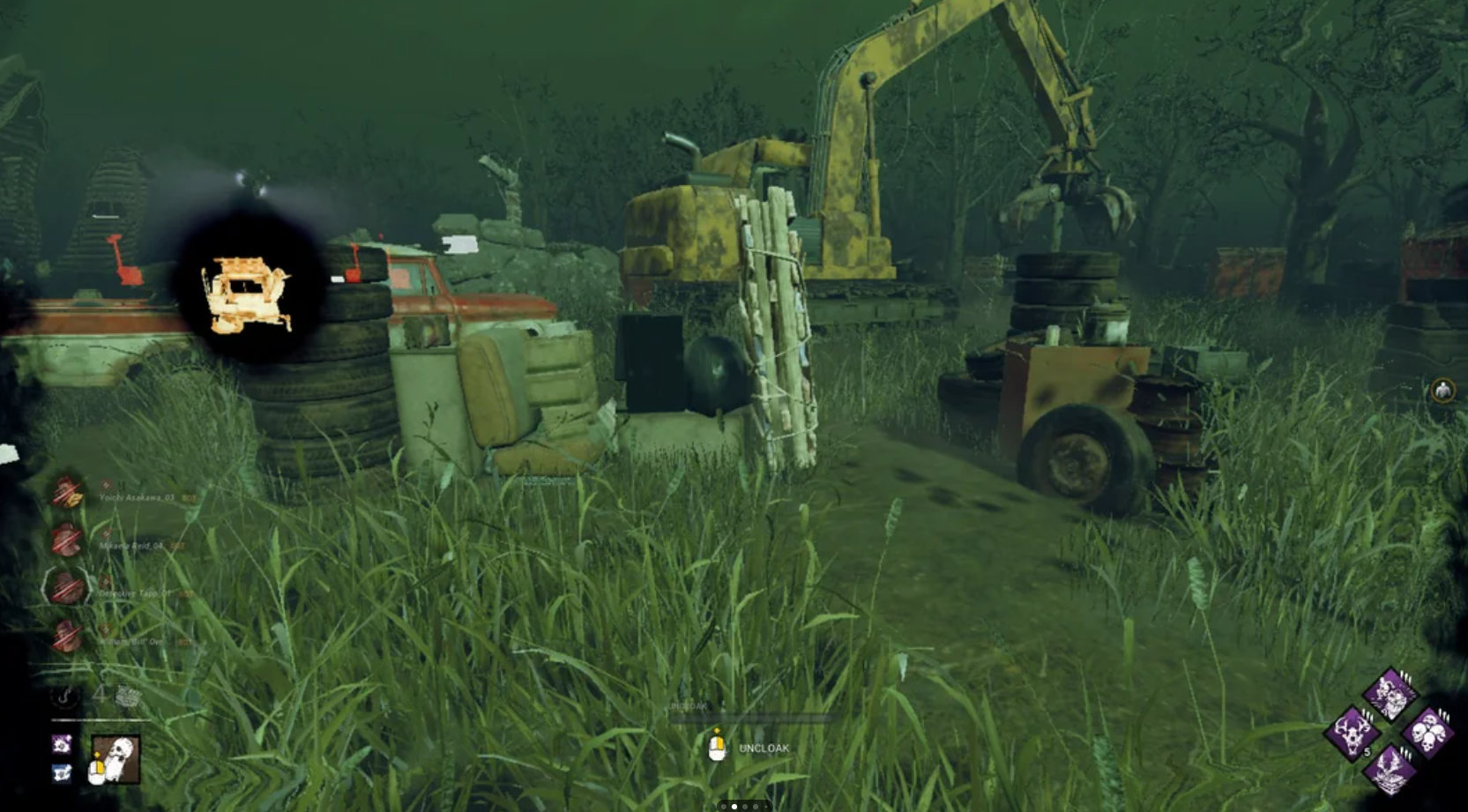Click the mouse button icon in the uncloak prompt
The image size is (1468, 812).
click(717, 746)
